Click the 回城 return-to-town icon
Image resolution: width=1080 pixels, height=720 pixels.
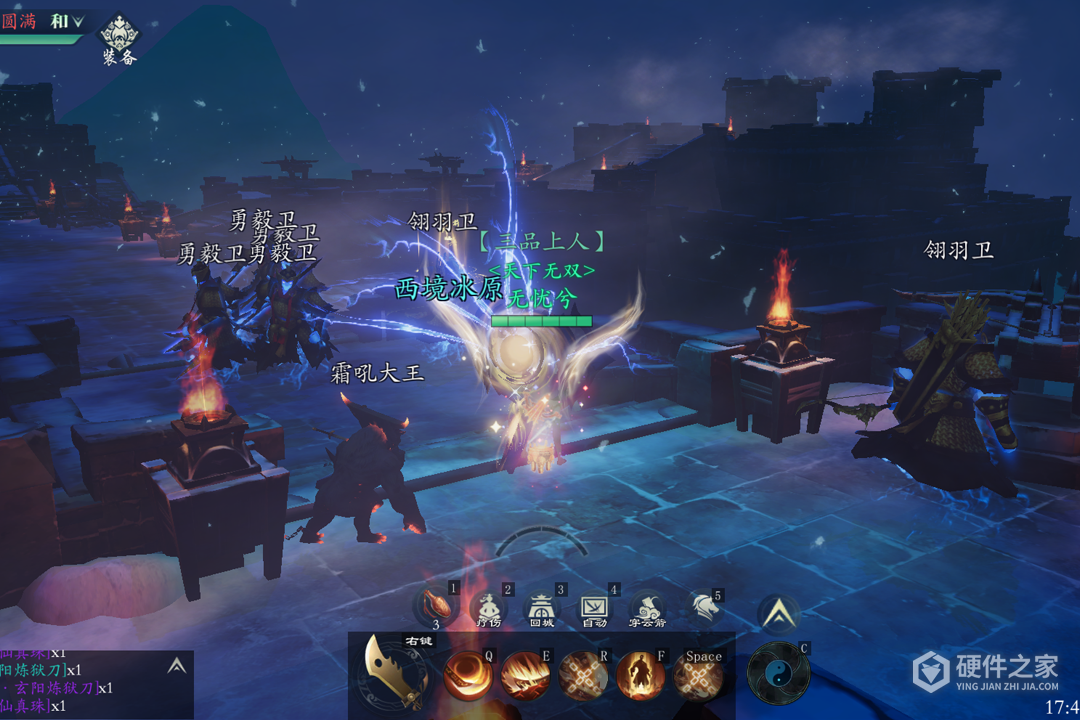point(541,607)
